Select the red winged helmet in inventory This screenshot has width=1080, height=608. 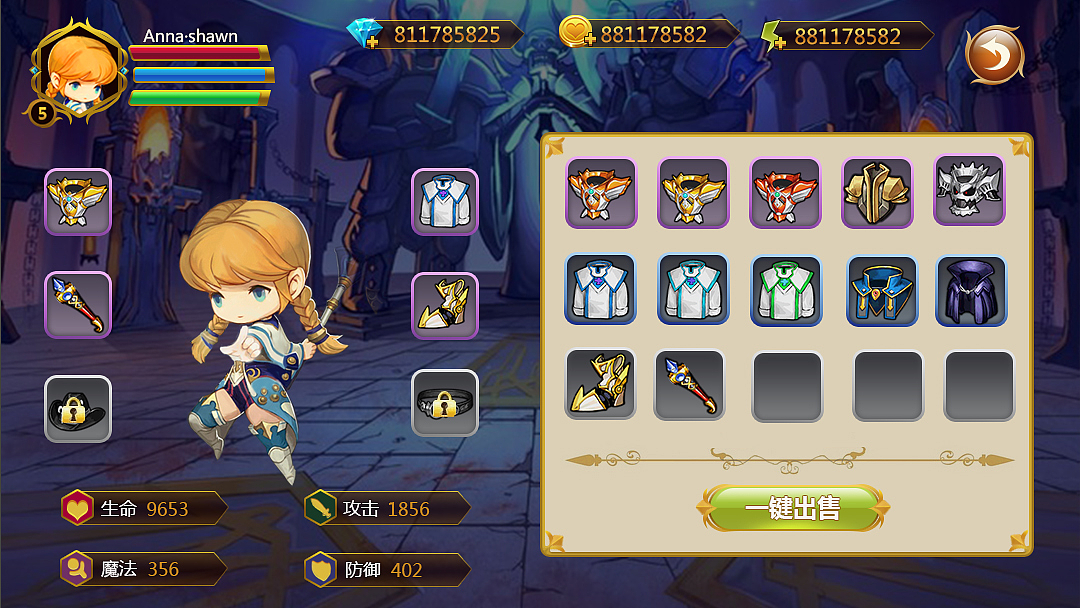pos(785,193)
